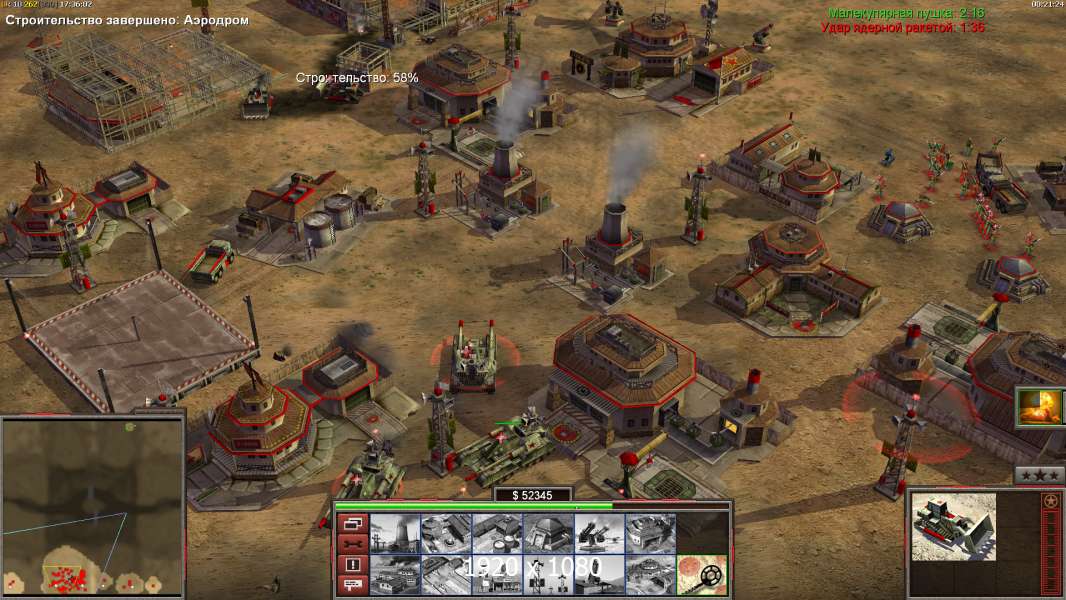Select the twin anti-air gun build icon

[x=599, y=534]
